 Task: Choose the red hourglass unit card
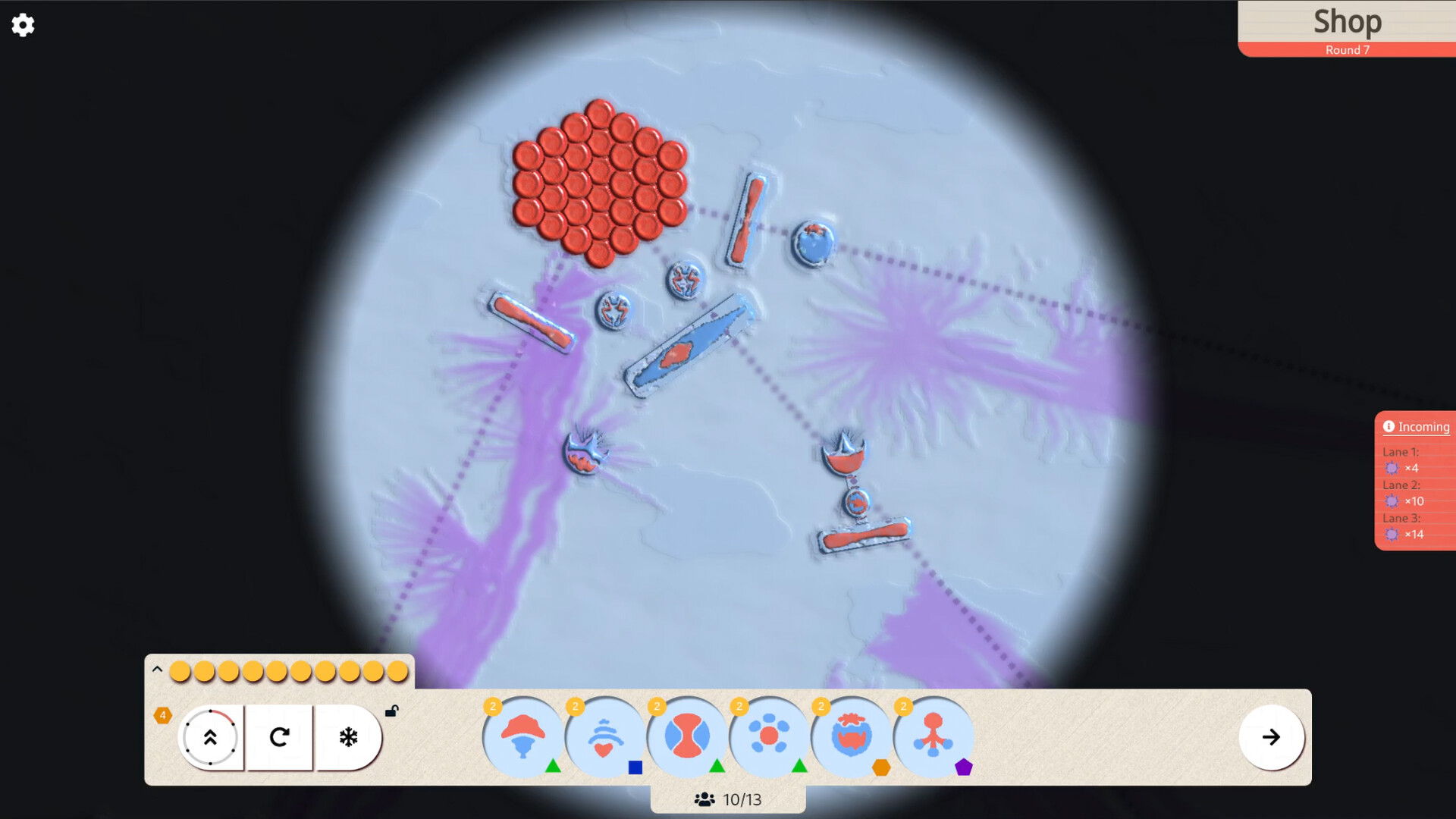tap(686, 736)
